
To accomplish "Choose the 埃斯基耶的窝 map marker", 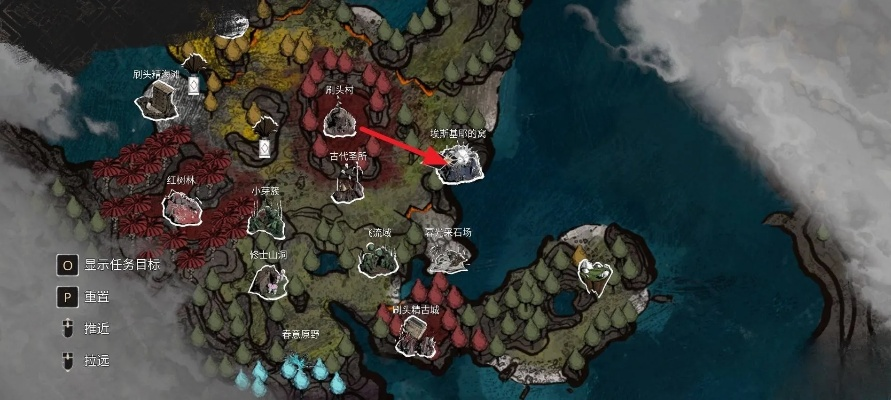I will [x=459, y=166].
